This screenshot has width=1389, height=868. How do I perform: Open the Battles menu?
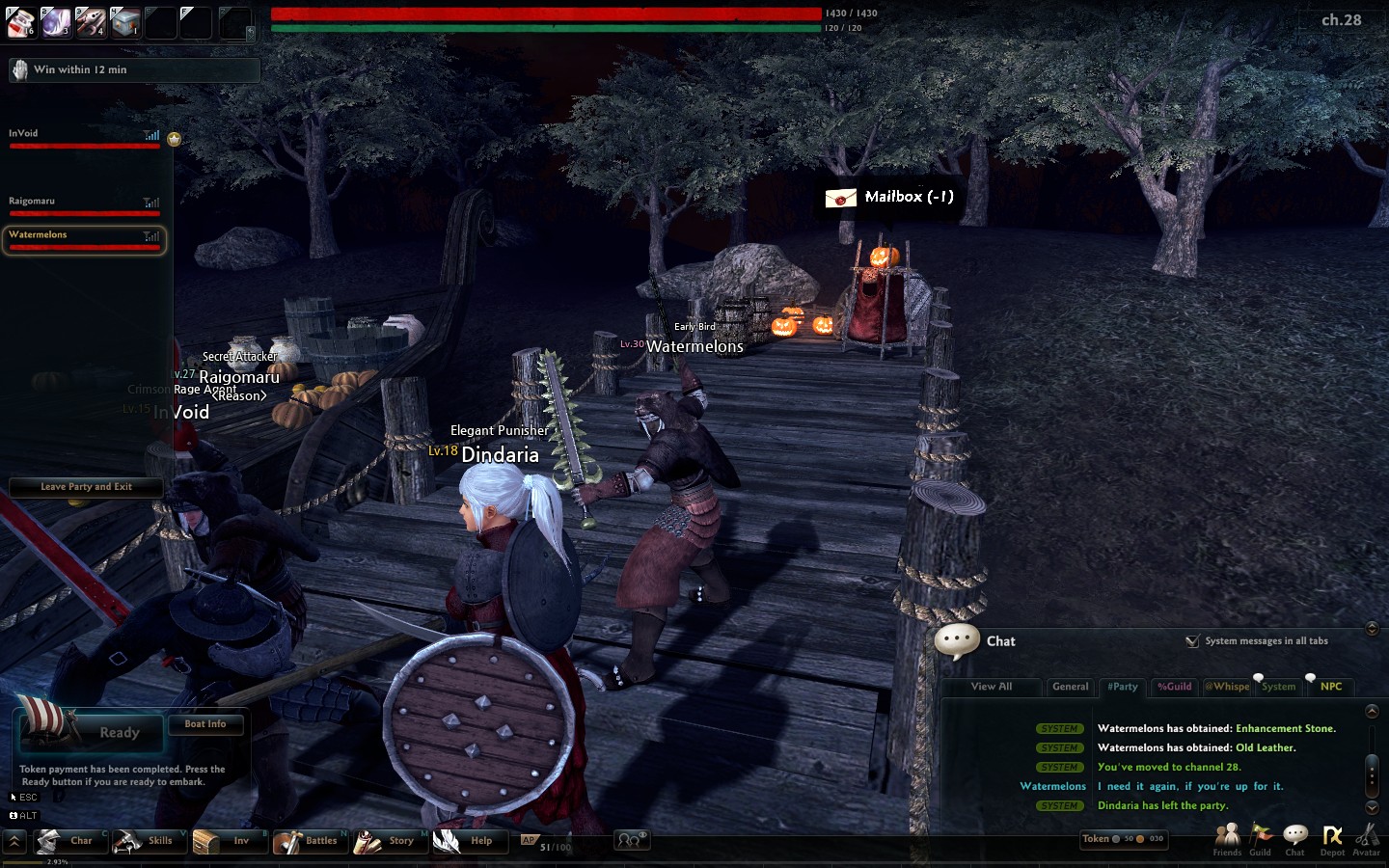308,841
